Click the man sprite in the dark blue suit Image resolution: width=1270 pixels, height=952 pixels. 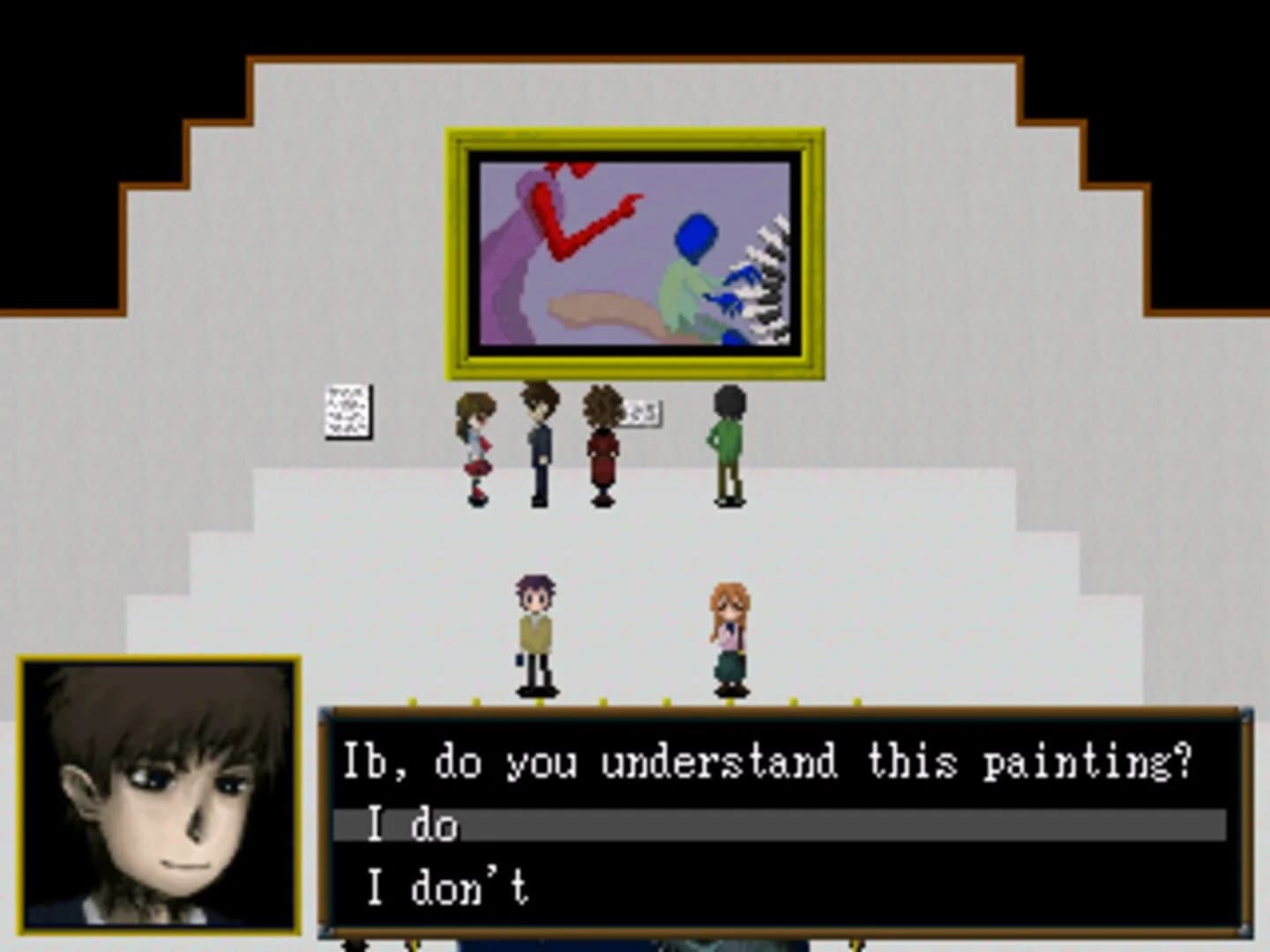pyautogui.click(x=538, y=445)
